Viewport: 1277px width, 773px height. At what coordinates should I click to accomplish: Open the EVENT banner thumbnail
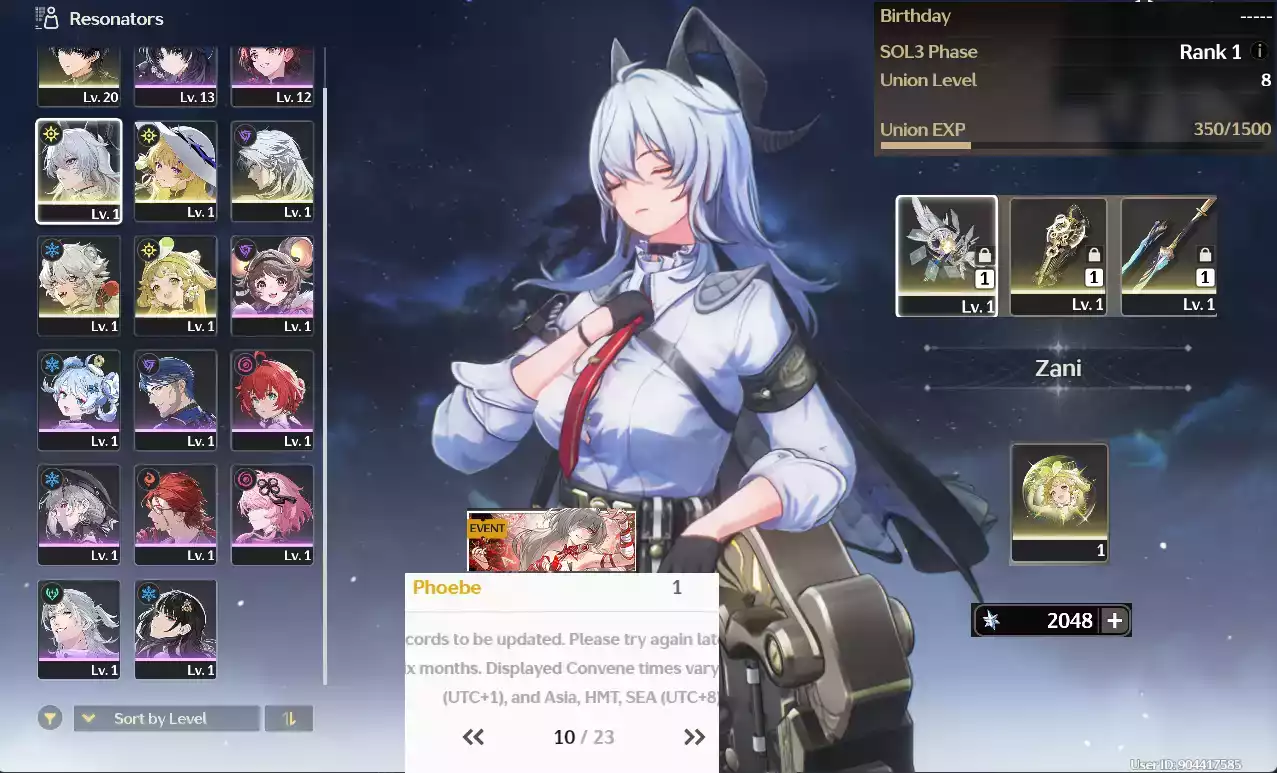(551, 540)
